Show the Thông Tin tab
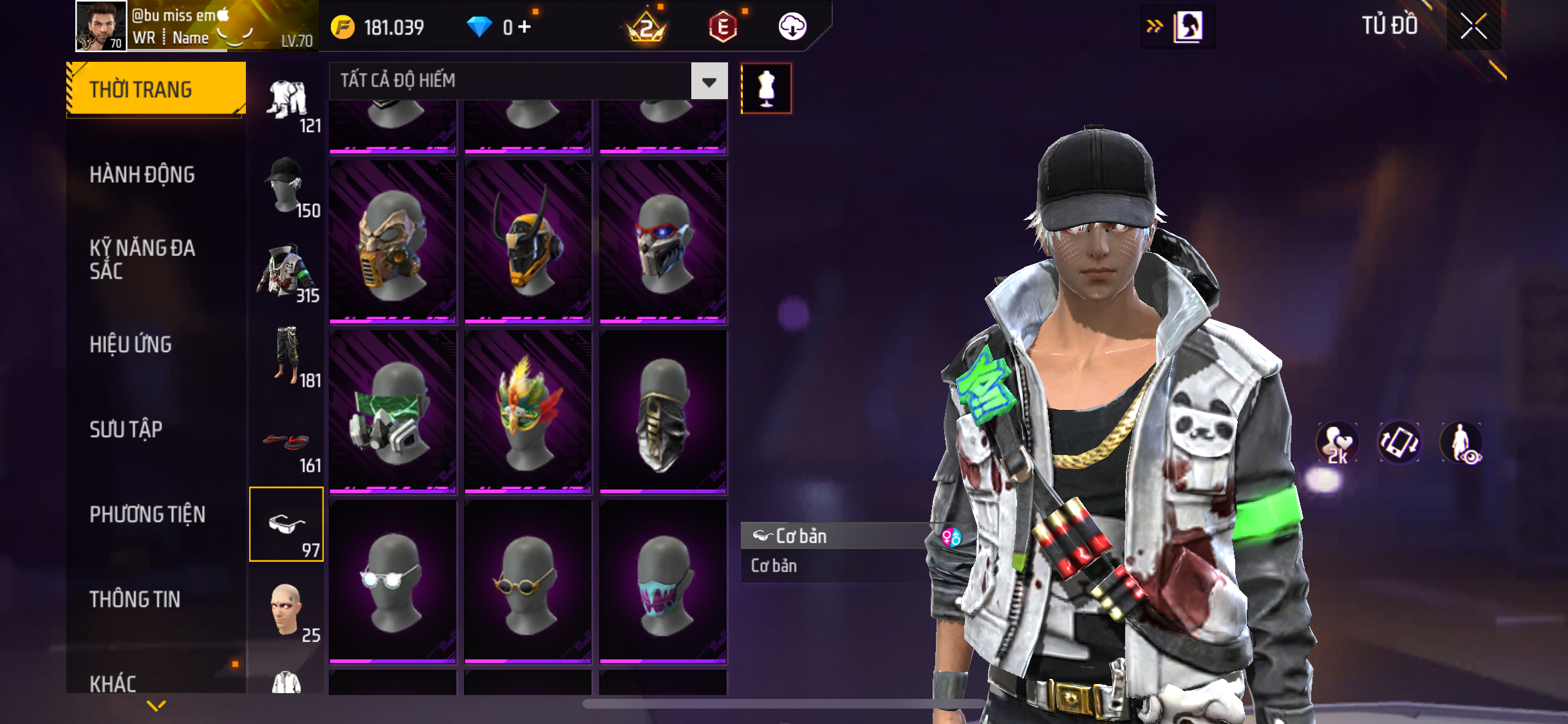1568x724 pixels. click(x=135, y=599)
